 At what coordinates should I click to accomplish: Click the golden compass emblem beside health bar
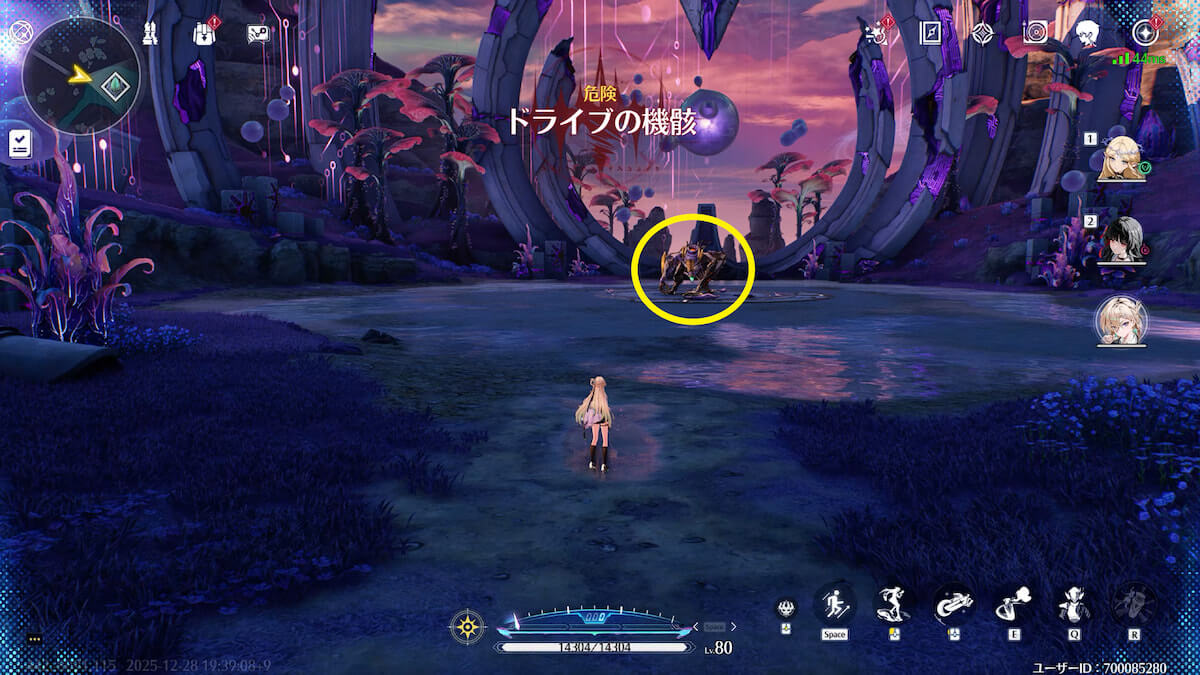(467, 627)
